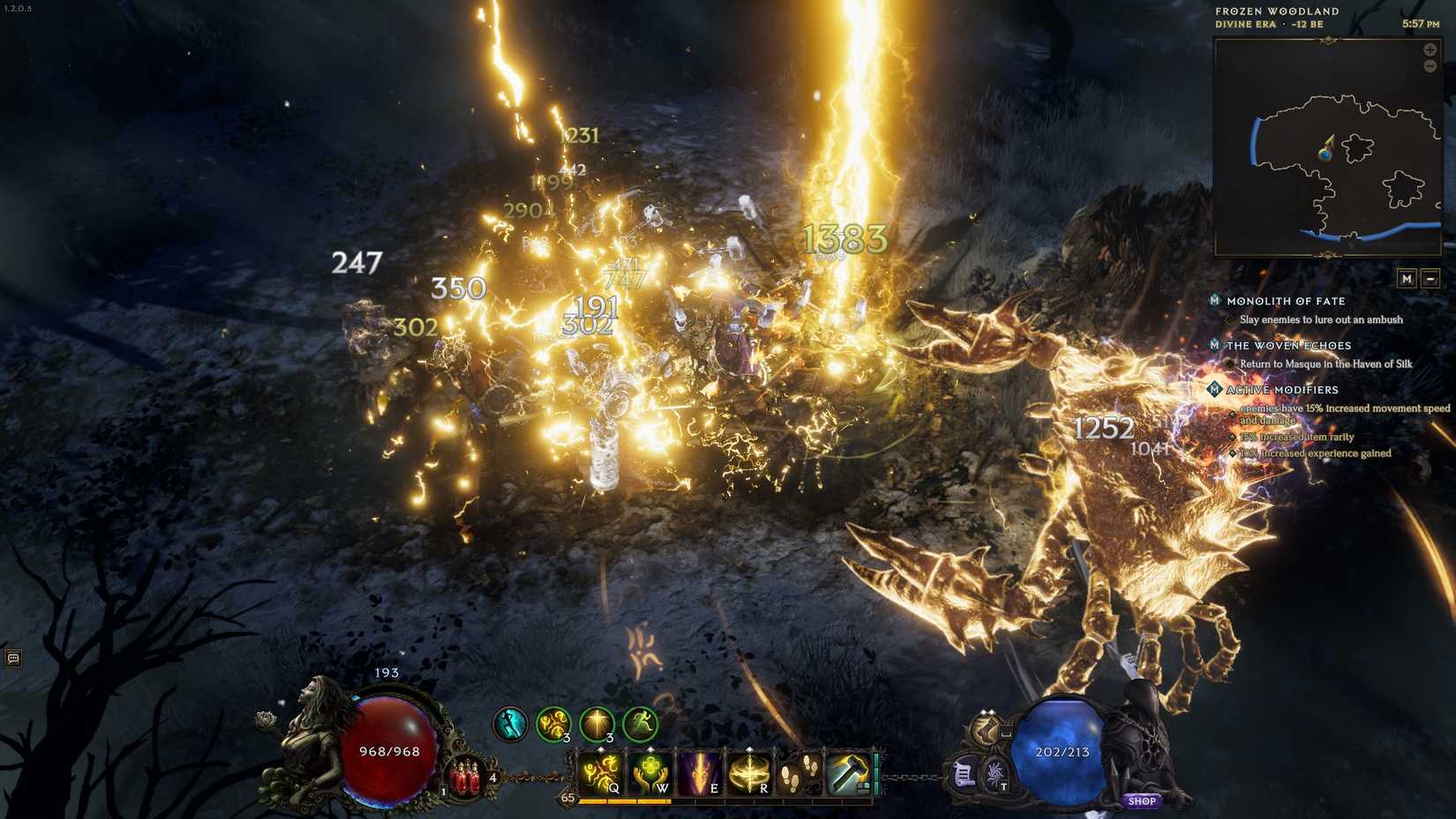Click the footprints move-only slot
The image size is (1456, 819).
coord(793,772)
